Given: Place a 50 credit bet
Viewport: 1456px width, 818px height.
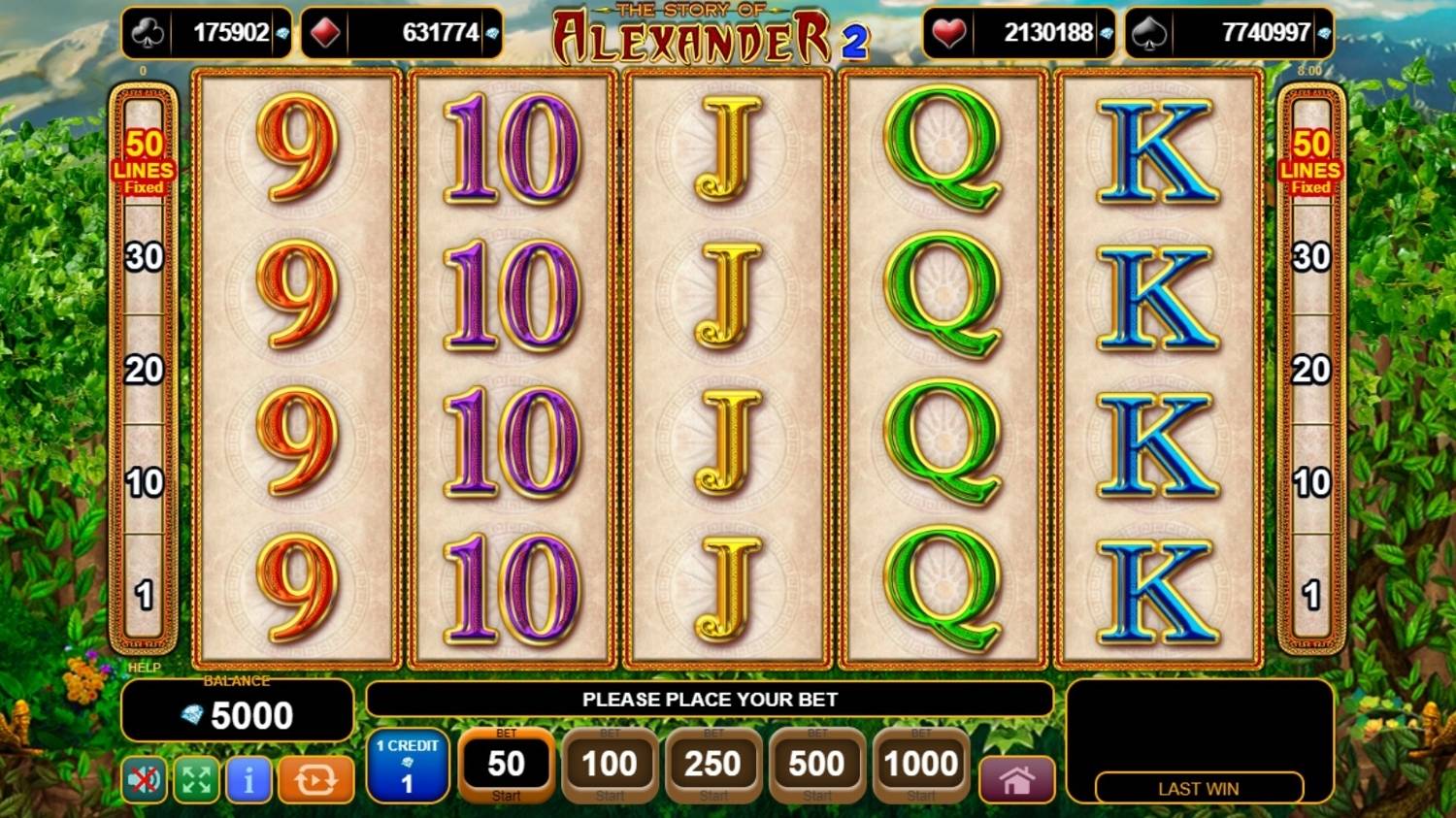Looking at the screenshot, I should pyautogui.click(x=506, y=767).
